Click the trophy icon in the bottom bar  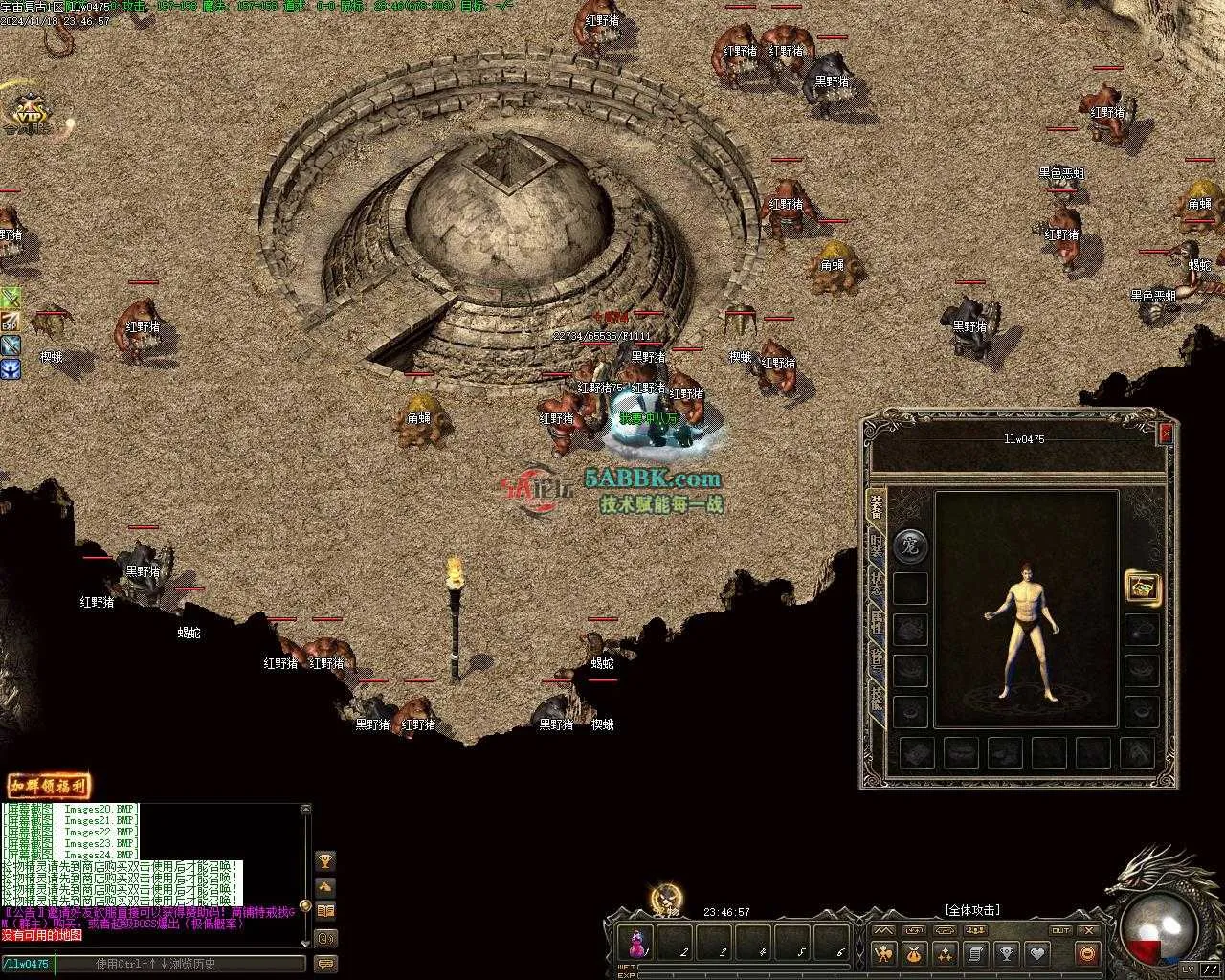1006,953
